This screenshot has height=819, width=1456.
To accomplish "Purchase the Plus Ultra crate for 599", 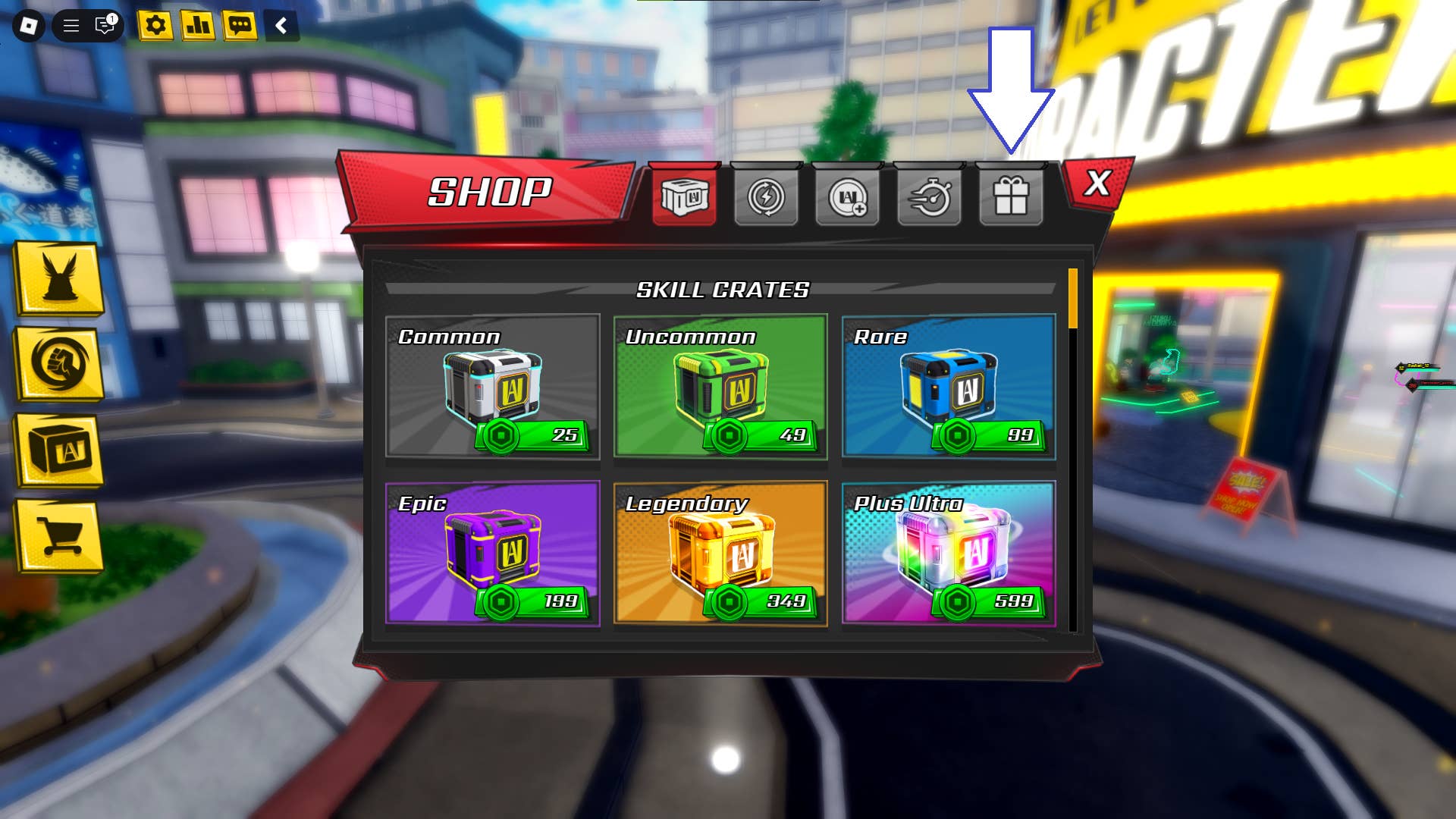I will [x=949, y=554].
